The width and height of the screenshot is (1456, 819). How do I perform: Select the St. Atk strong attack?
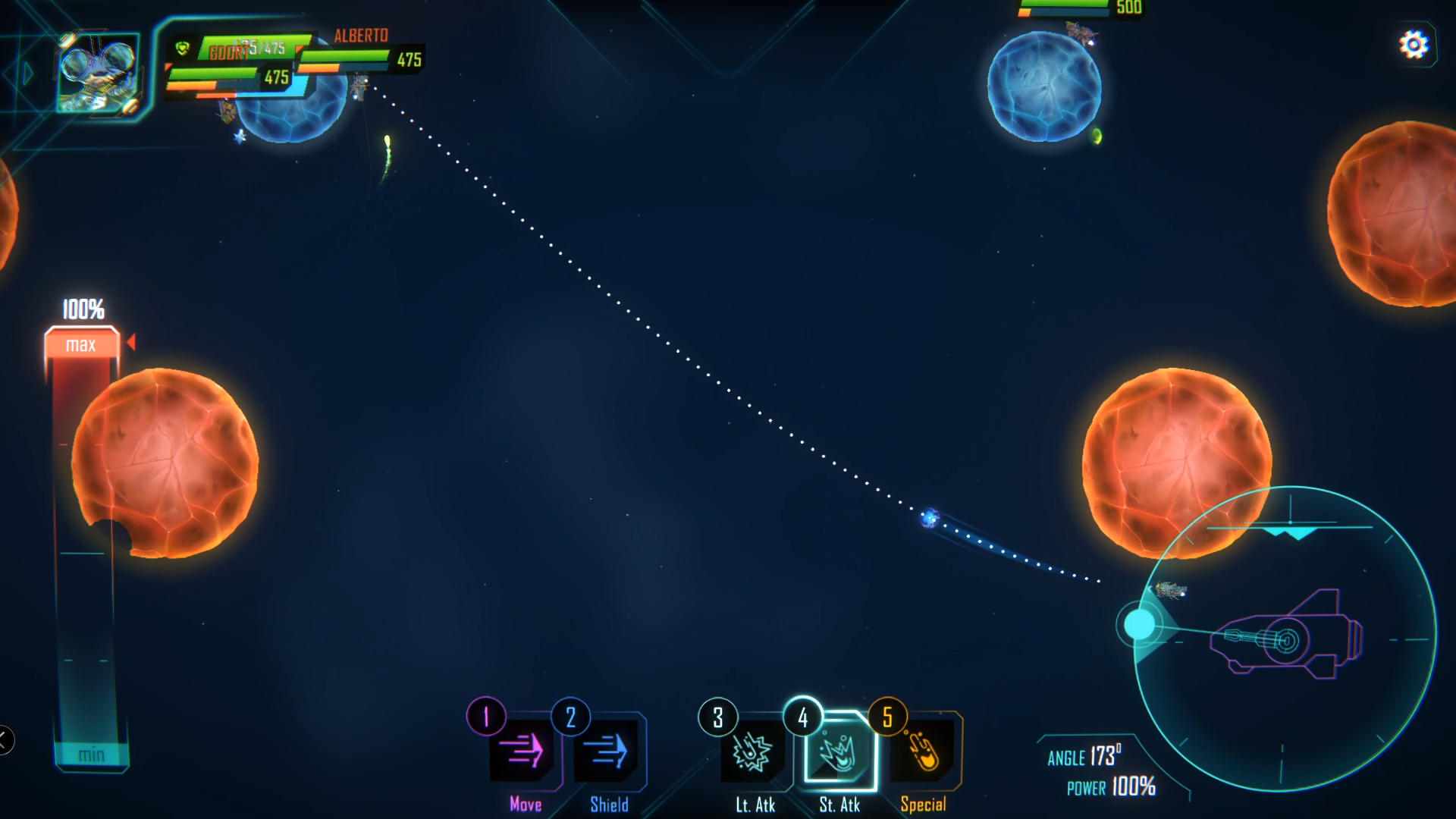(838, 752)
